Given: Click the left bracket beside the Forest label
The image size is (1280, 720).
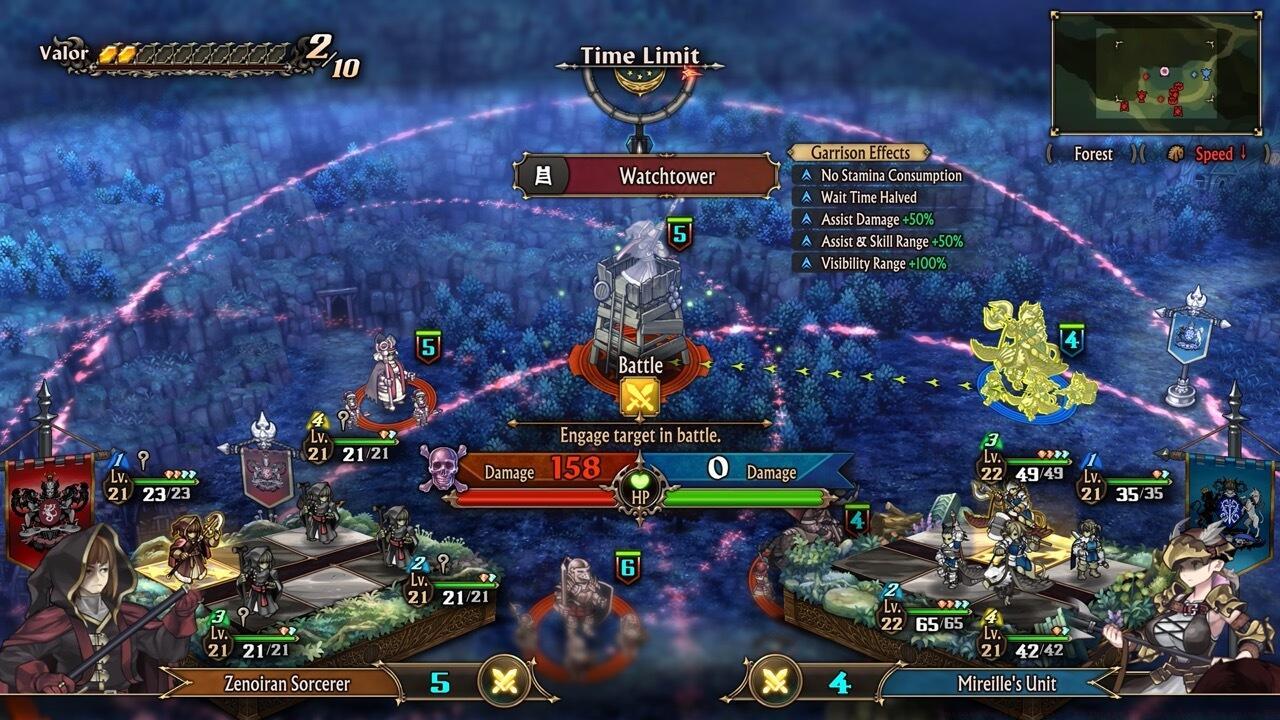Looking at the screenshot, I should [1049, 155].
